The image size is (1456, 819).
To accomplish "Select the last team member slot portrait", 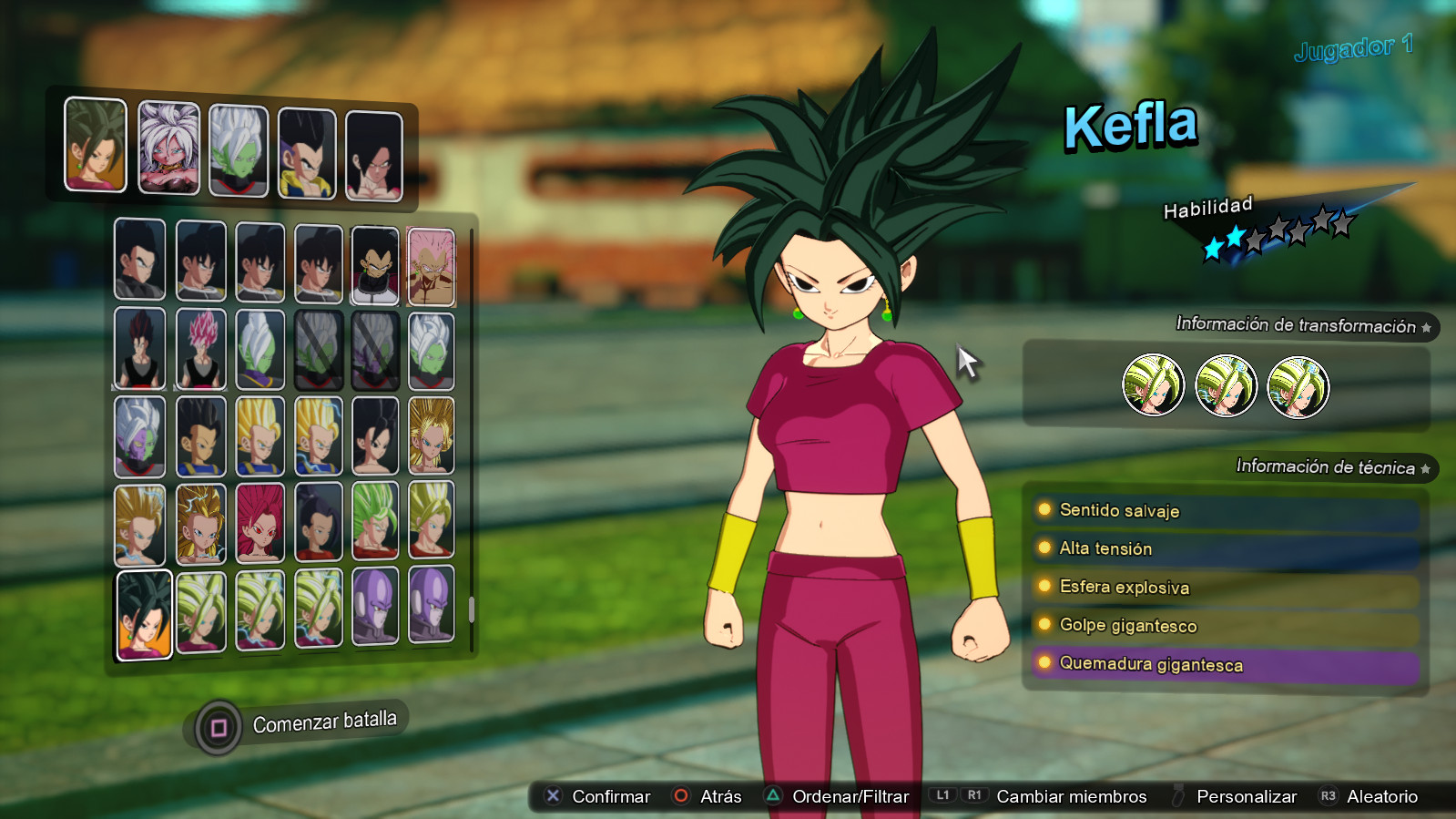I will (x=373, y=150).
